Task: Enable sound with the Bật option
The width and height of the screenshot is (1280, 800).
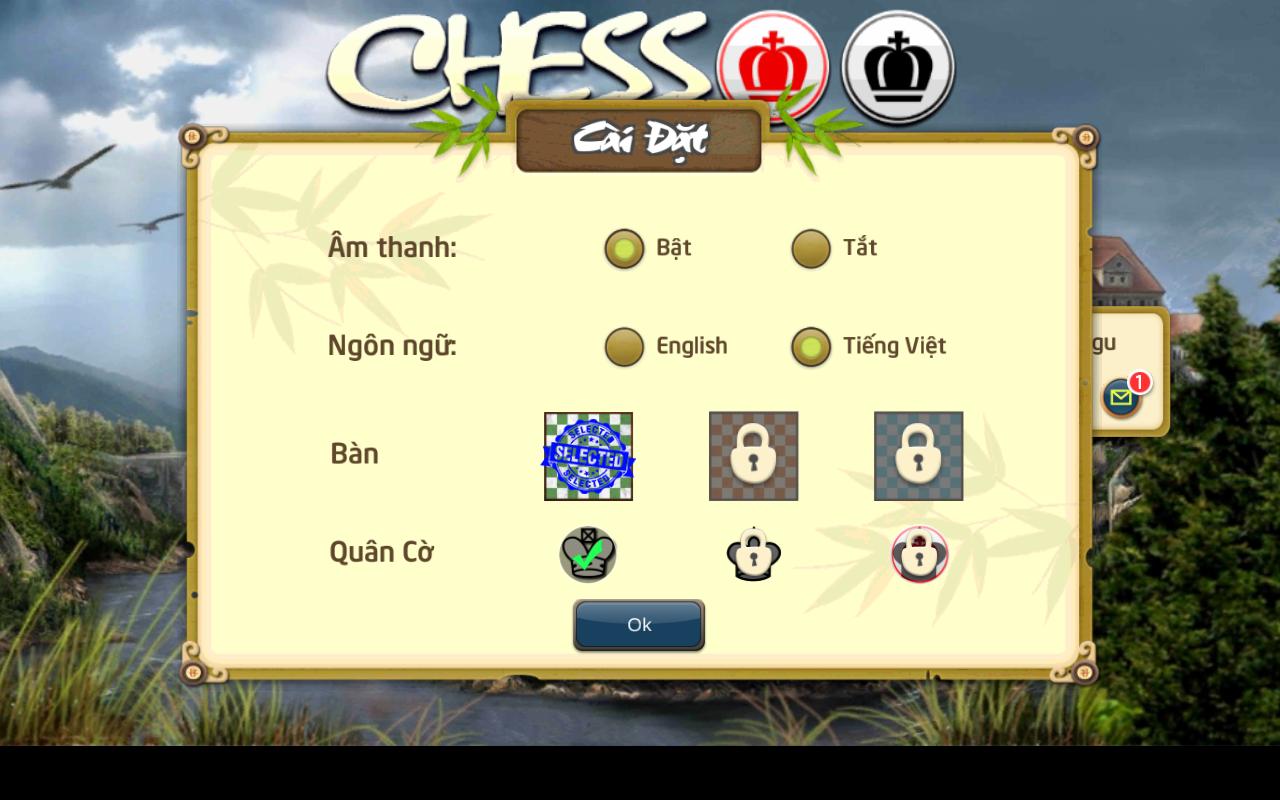Action: pyautogui.click(x=624, y=249)
